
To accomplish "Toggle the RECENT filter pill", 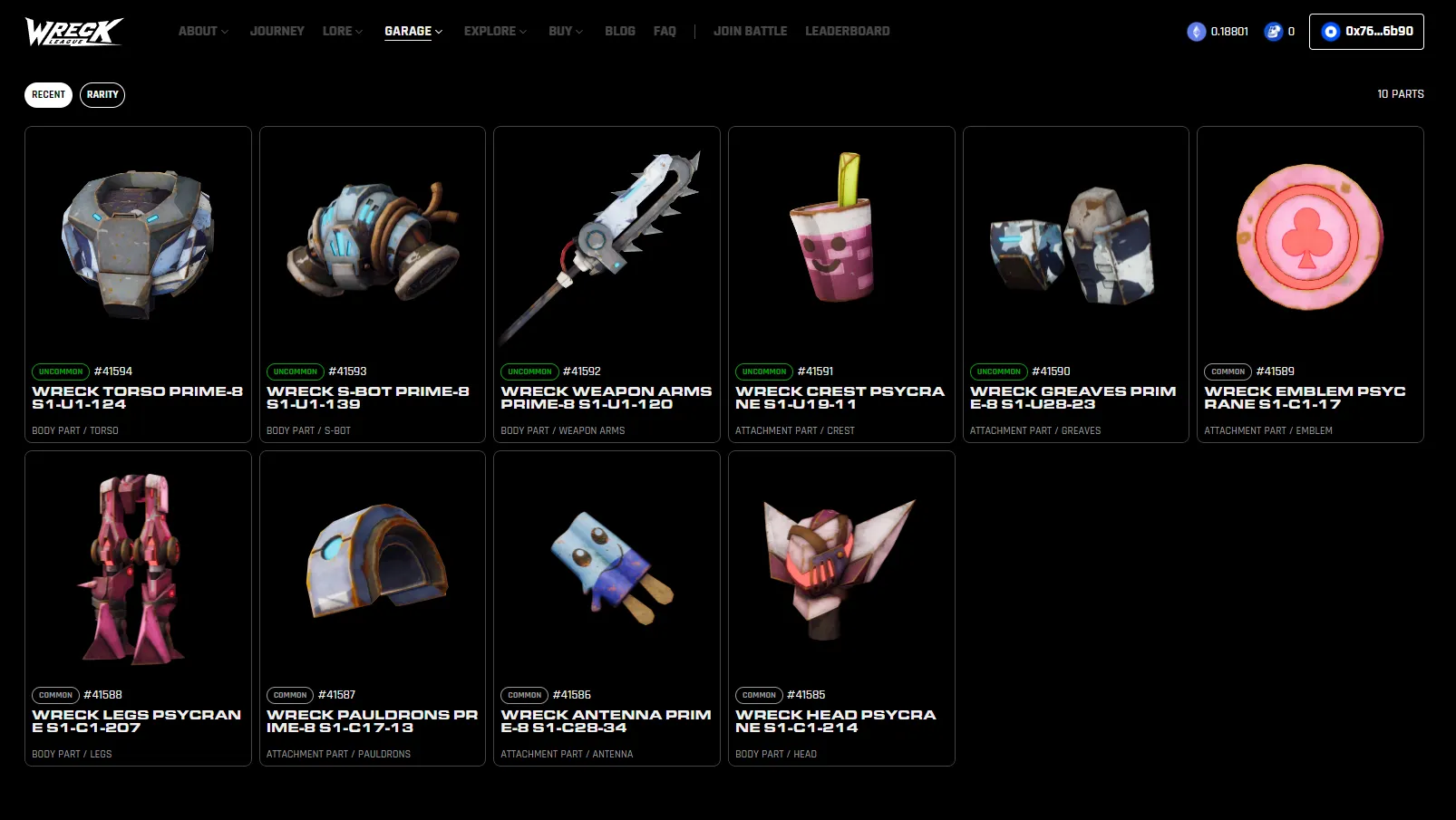I will [x=48, y=94].
